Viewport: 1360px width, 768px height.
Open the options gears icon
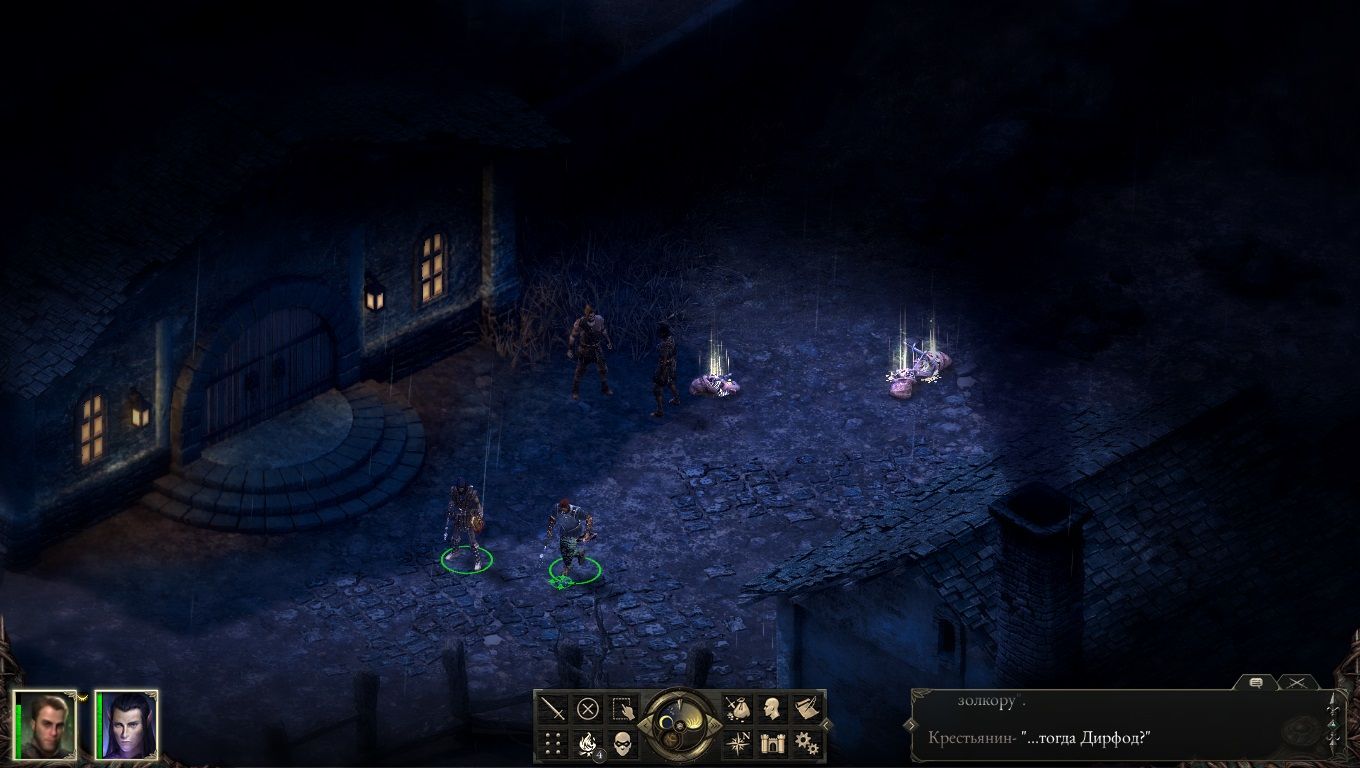tap(806, 743)
